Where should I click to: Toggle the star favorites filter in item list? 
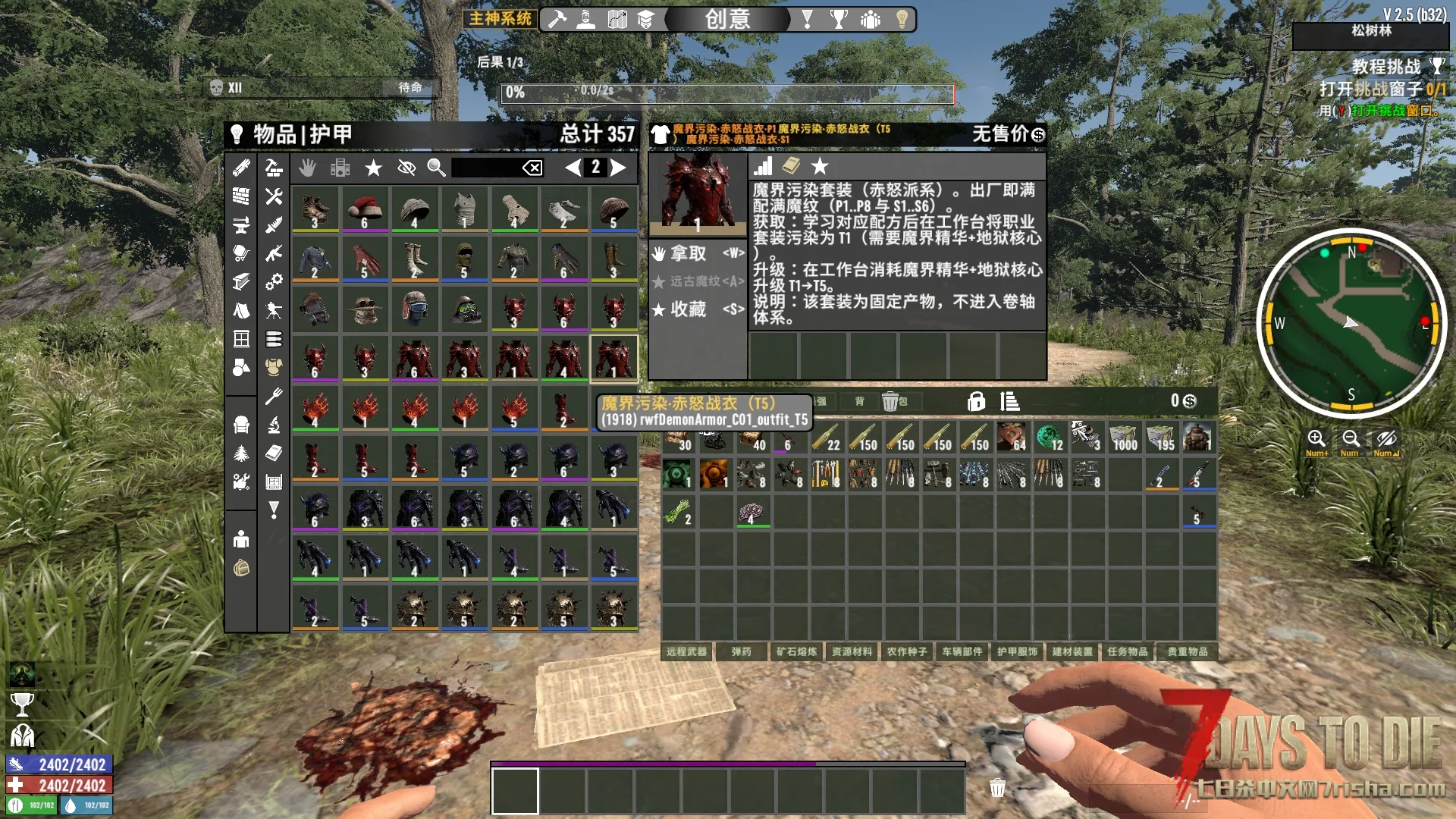pos(373,168)
